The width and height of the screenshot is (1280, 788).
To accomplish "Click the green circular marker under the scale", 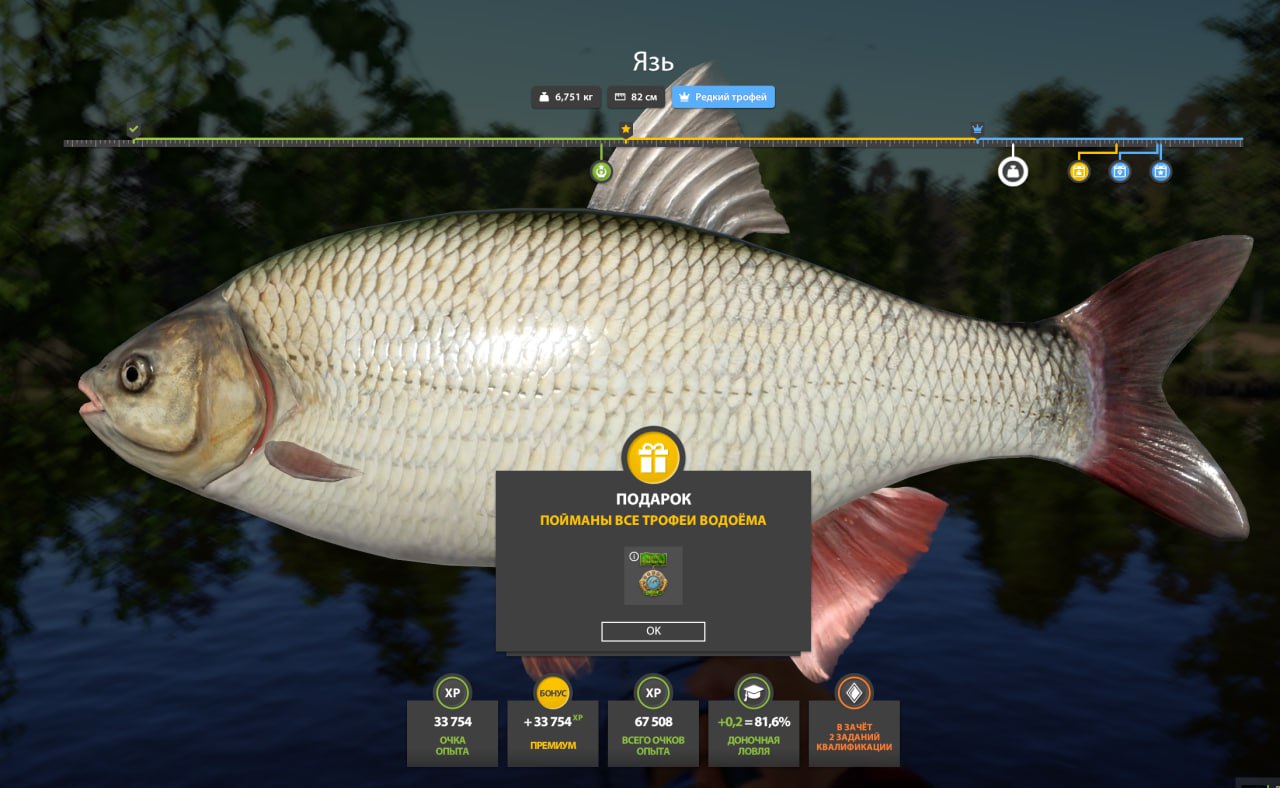I will (x=601, y=172).
